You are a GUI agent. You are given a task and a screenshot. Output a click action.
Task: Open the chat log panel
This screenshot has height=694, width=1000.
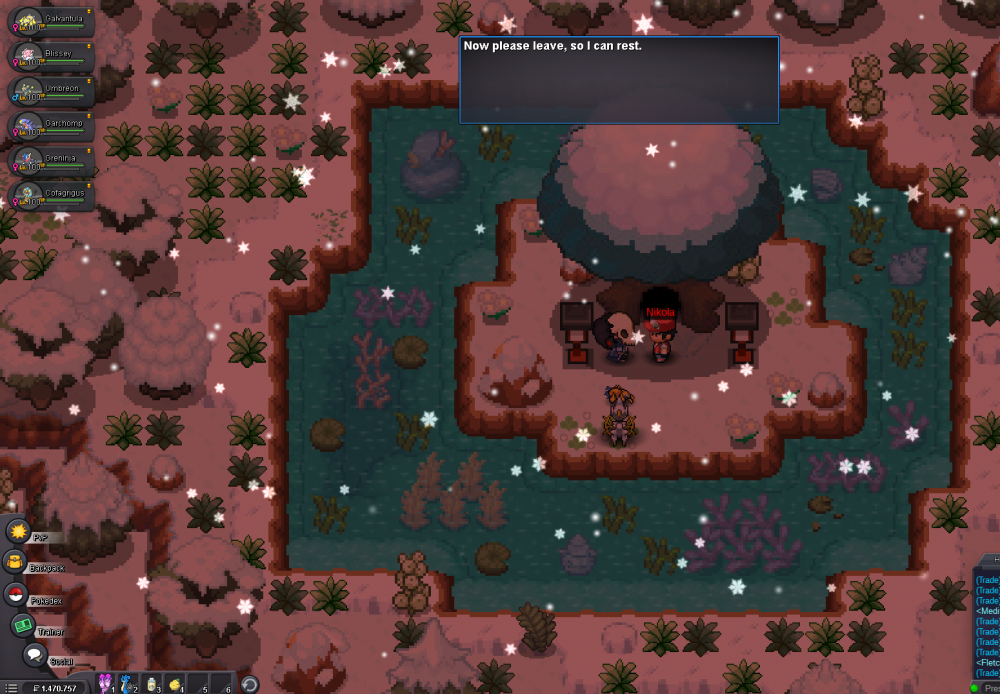tap(987, 618)
